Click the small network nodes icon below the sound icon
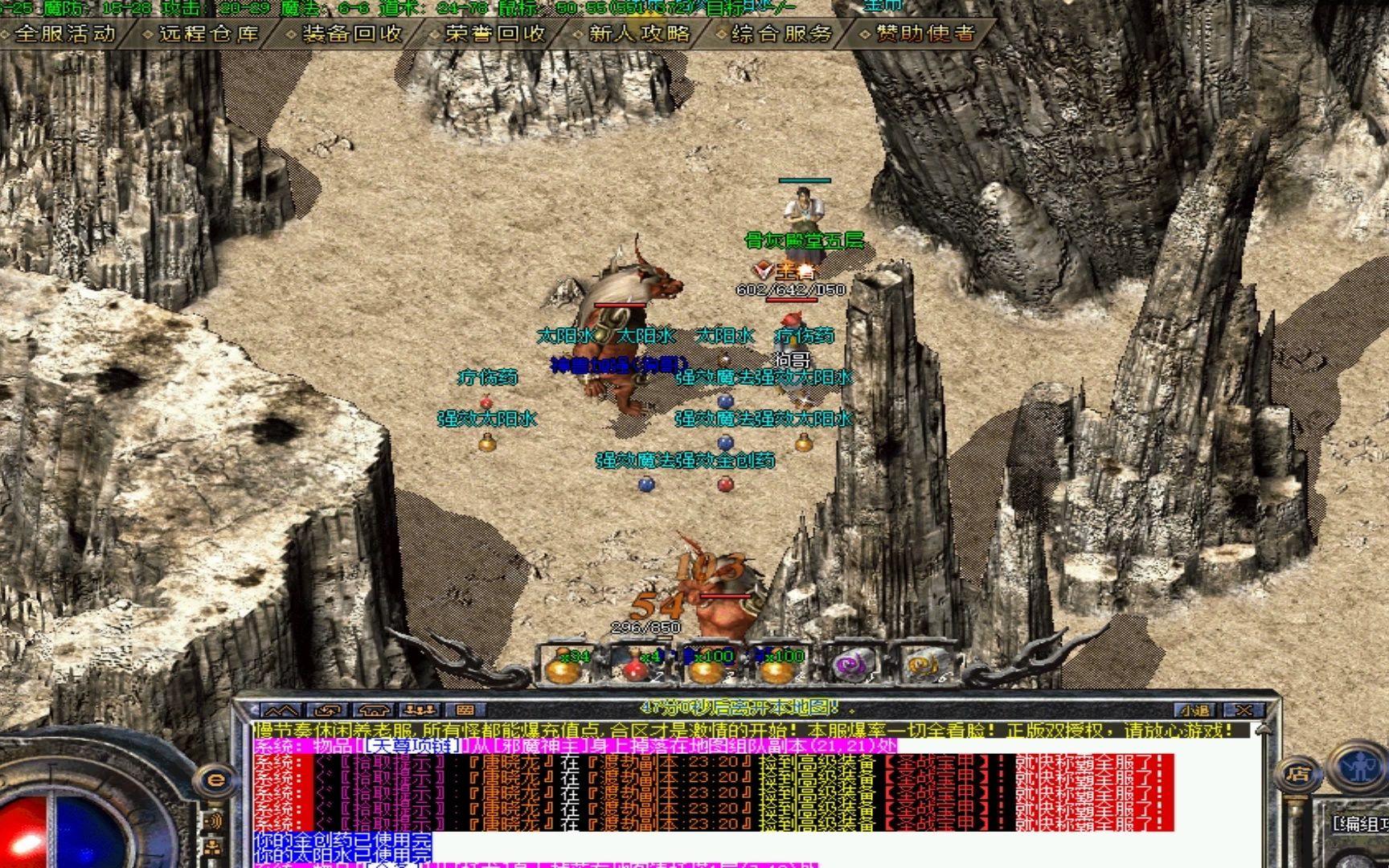This screenshot has height=868, width=1389. pyautogui.click(x=214, y=848)
